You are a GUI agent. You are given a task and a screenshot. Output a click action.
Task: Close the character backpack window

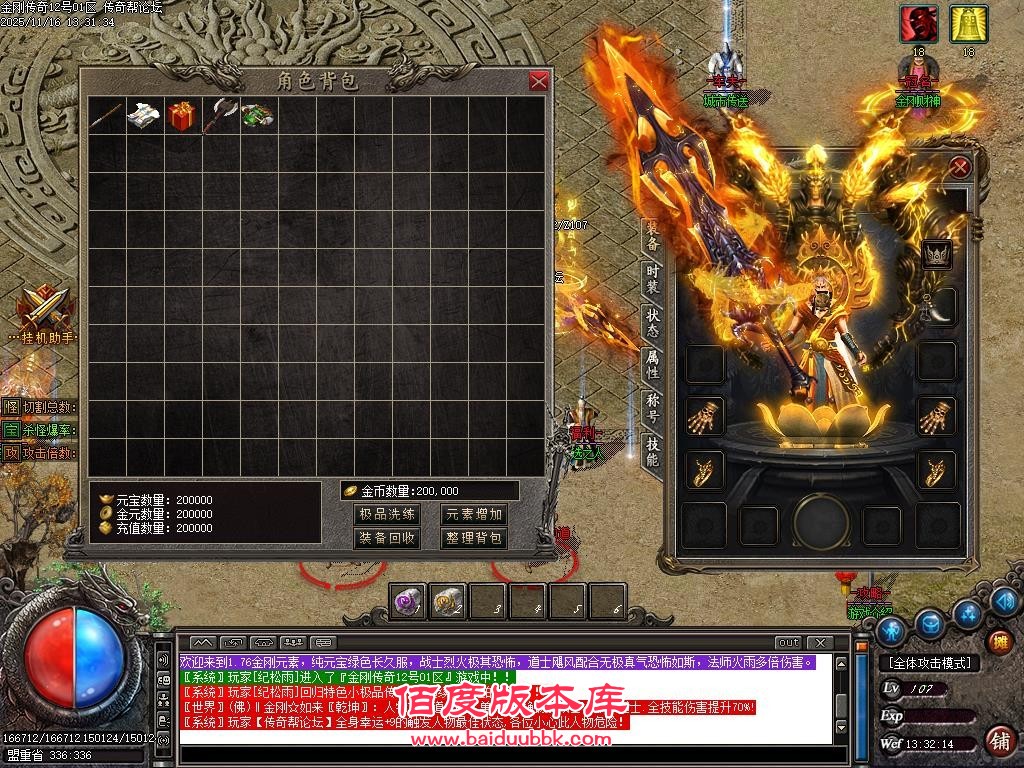(x=539, y=82)
